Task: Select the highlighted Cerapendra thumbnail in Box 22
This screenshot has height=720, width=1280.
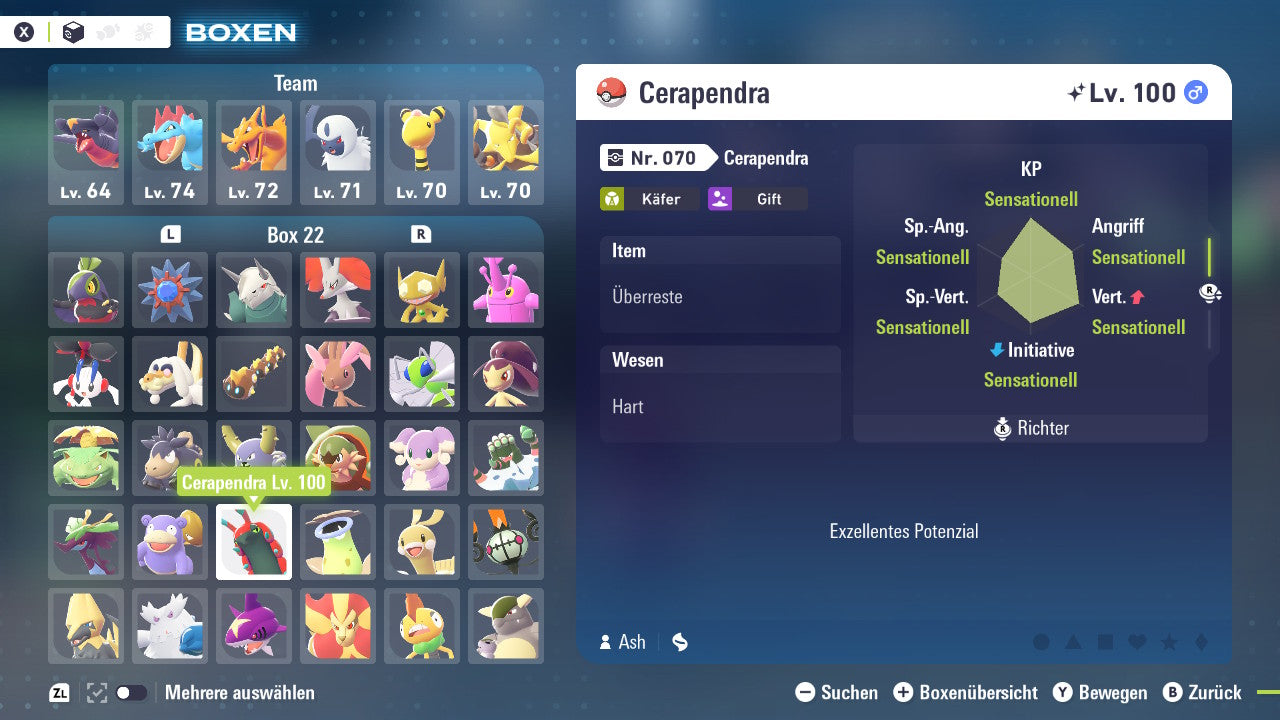Action: pyautogui.click(x=253, y=542)
